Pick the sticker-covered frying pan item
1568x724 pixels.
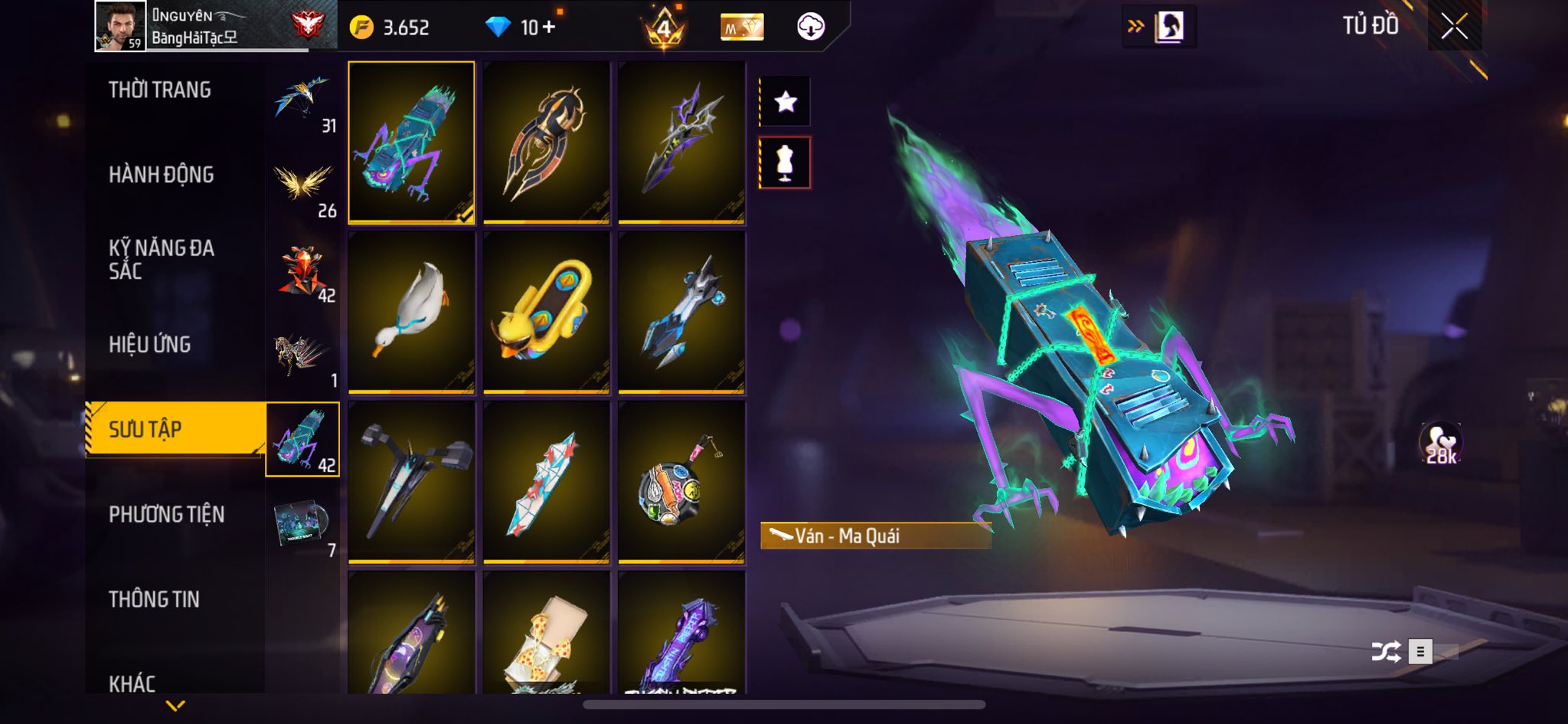(681, 483)
